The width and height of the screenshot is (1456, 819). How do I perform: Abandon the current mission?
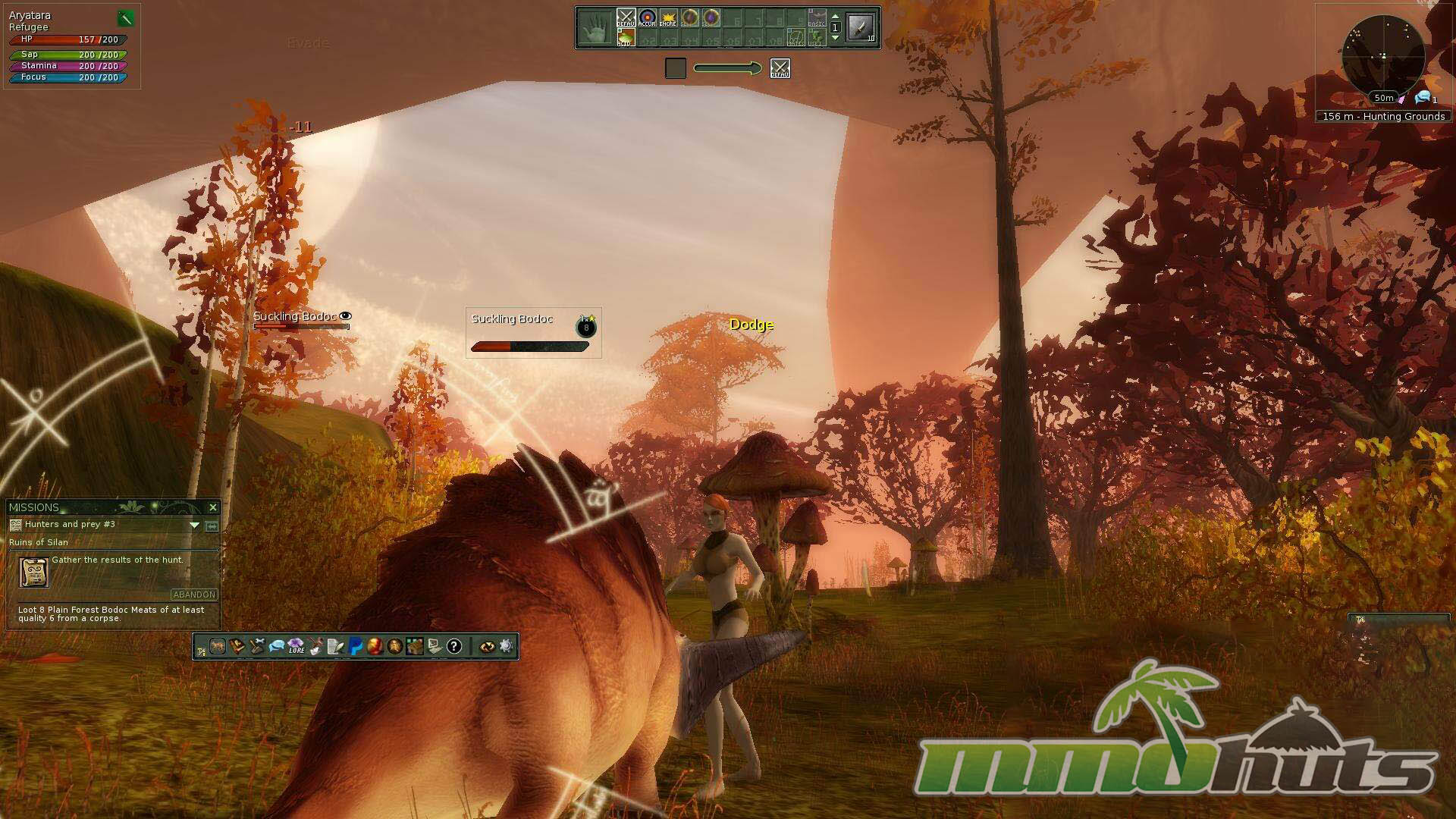(x=194, y=595)
